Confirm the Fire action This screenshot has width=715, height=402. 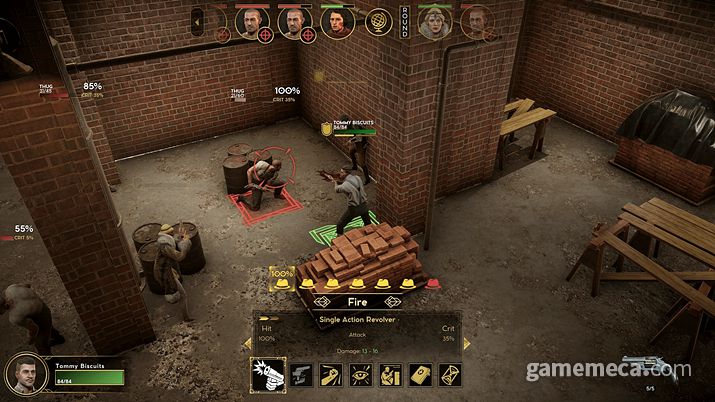(x=358, y=300)
